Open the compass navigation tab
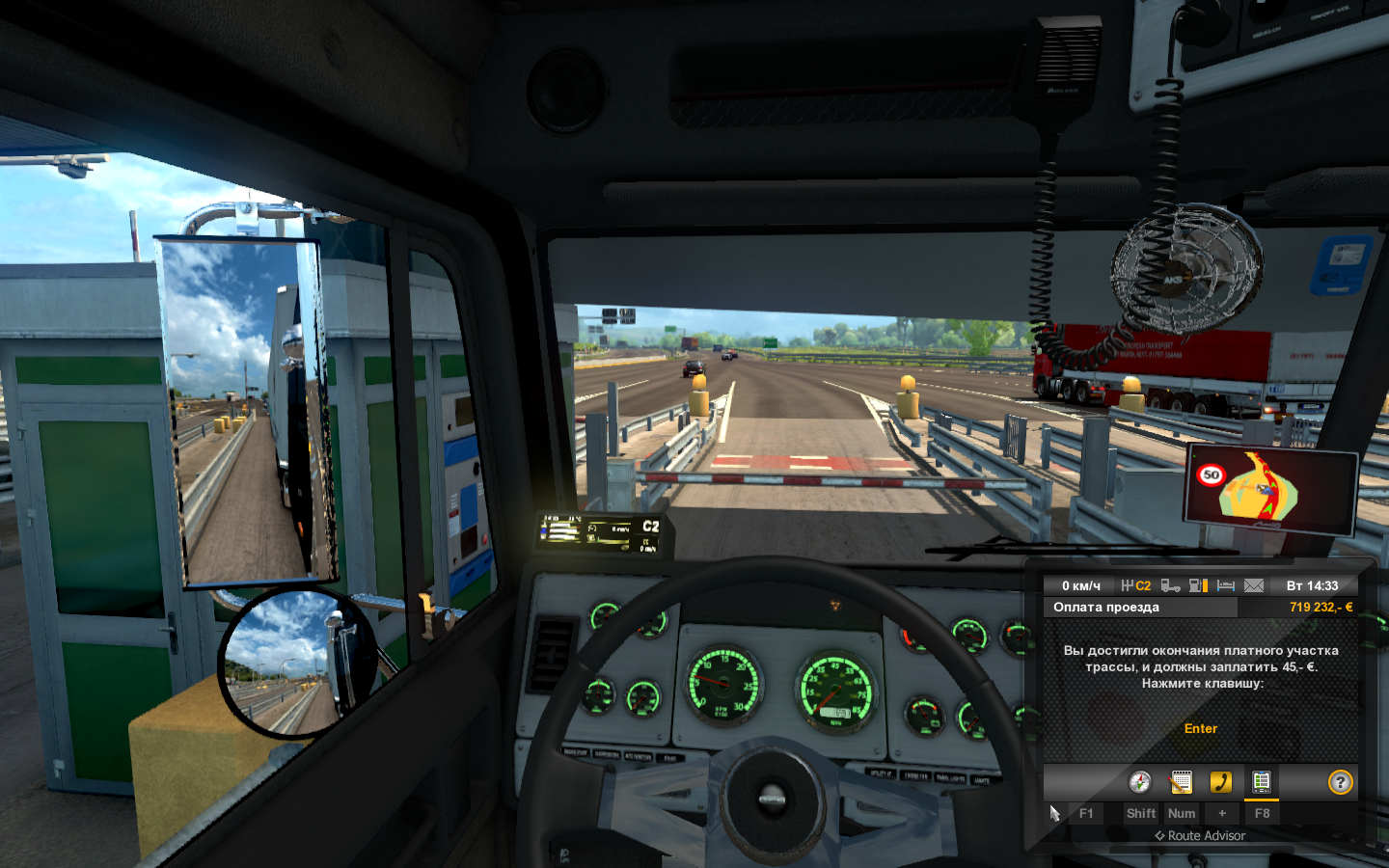Screen dimensions: 1389x868 coord(1140,782)
